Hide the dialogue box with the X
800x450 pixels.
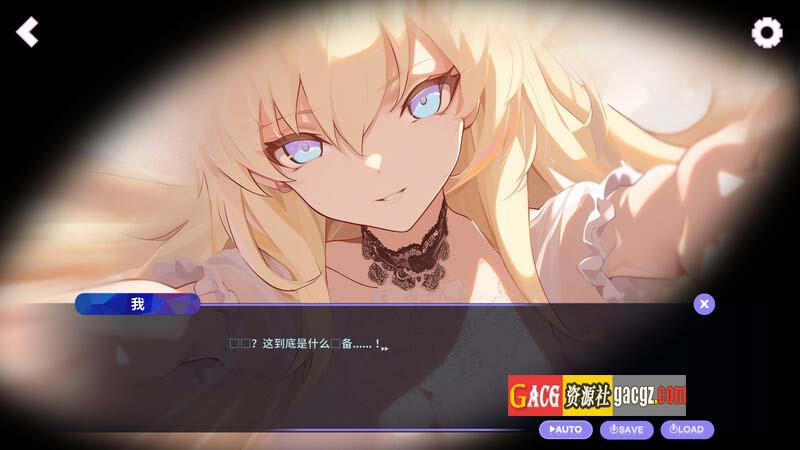(x=704, y=304)
